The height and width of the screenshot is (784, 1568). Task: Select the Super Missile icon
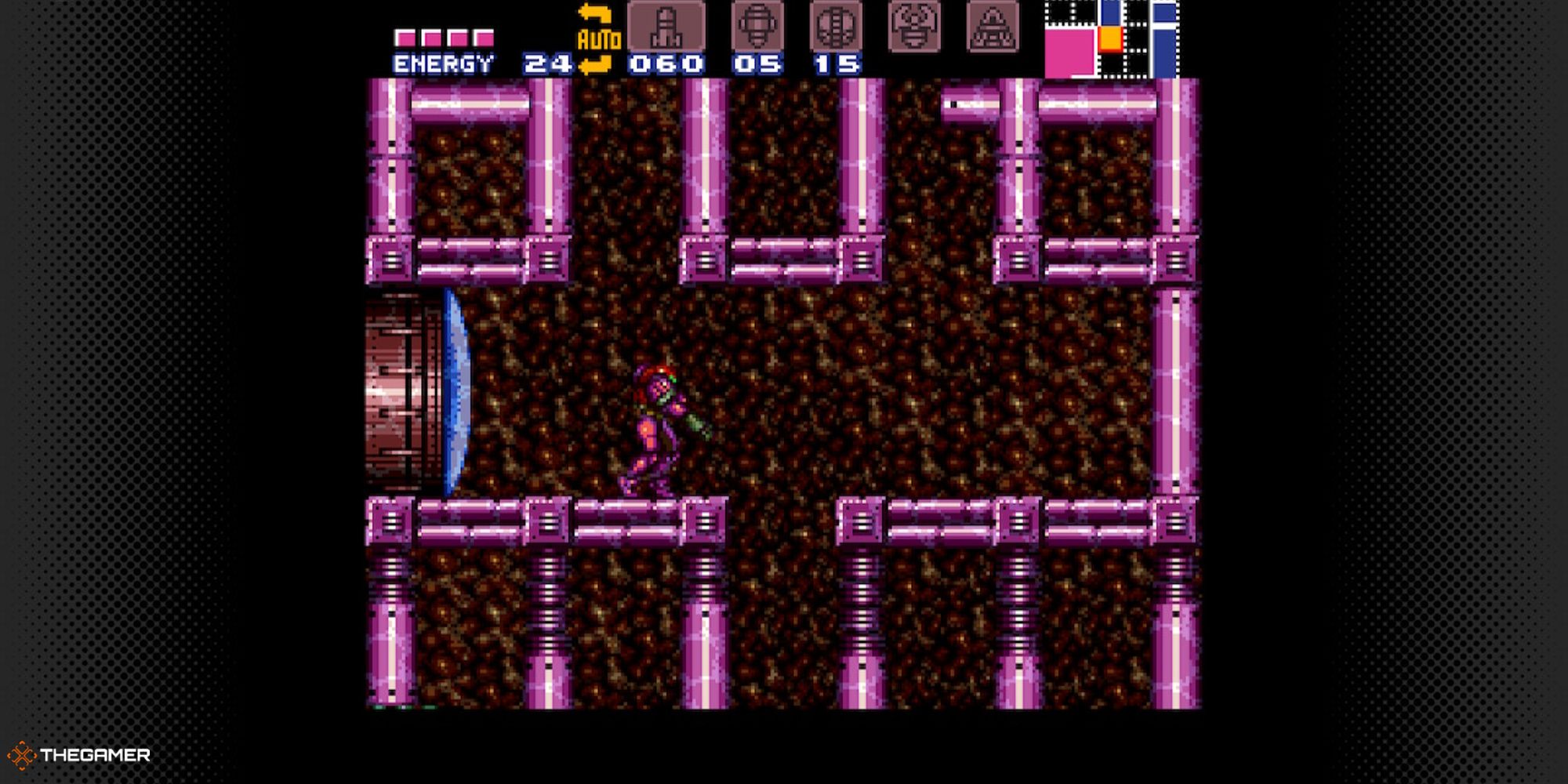click(x=757, y=27)
